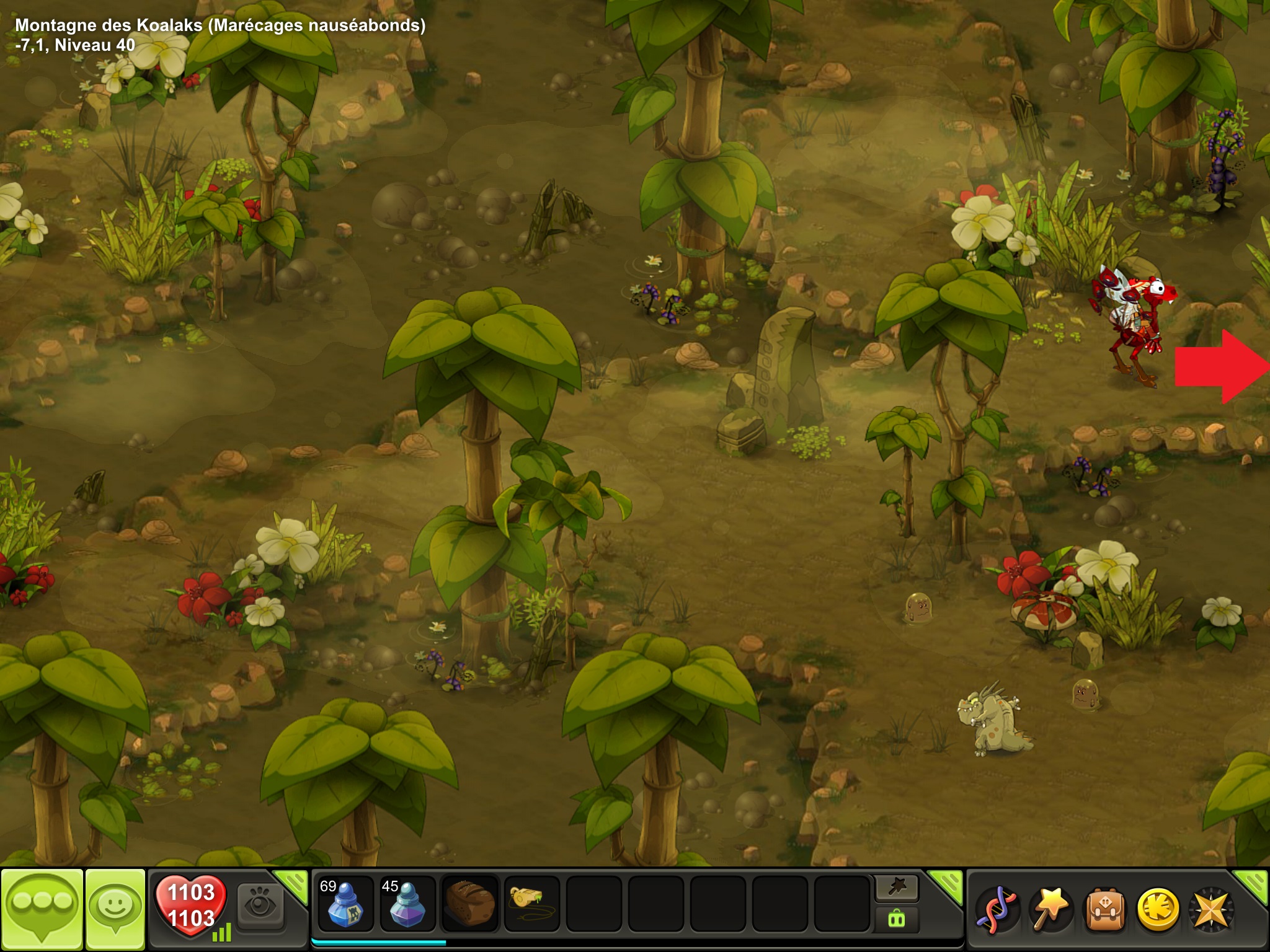
Task: Use the purple potion with count 45
Action: click(x=407, y=904)
